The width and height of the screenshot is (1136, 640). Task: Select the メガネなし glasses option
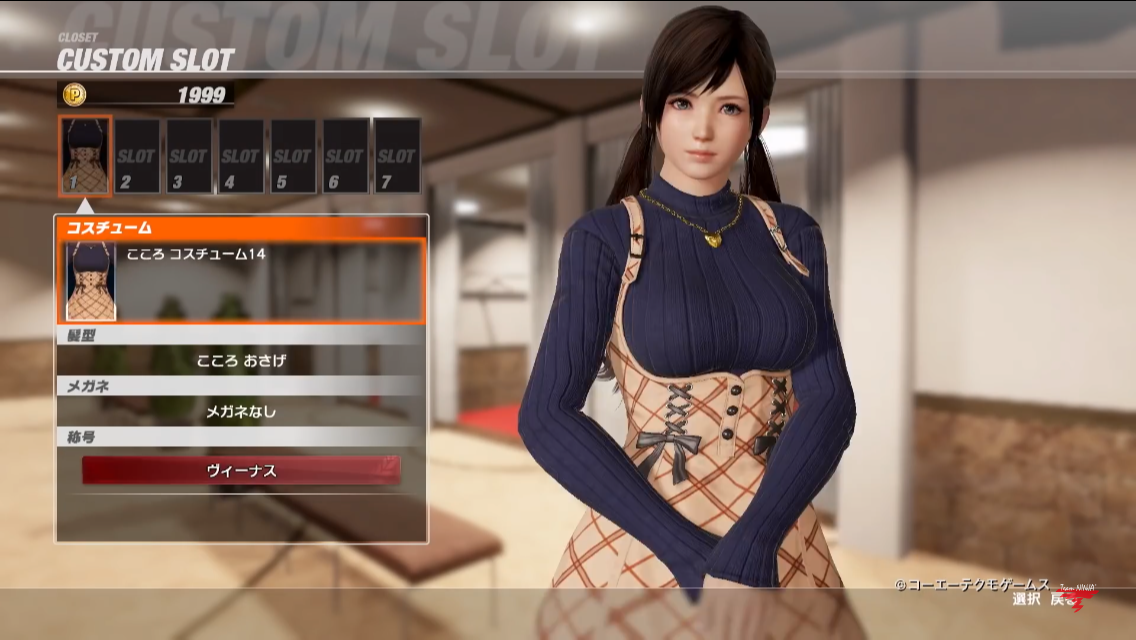click(241, 410)
